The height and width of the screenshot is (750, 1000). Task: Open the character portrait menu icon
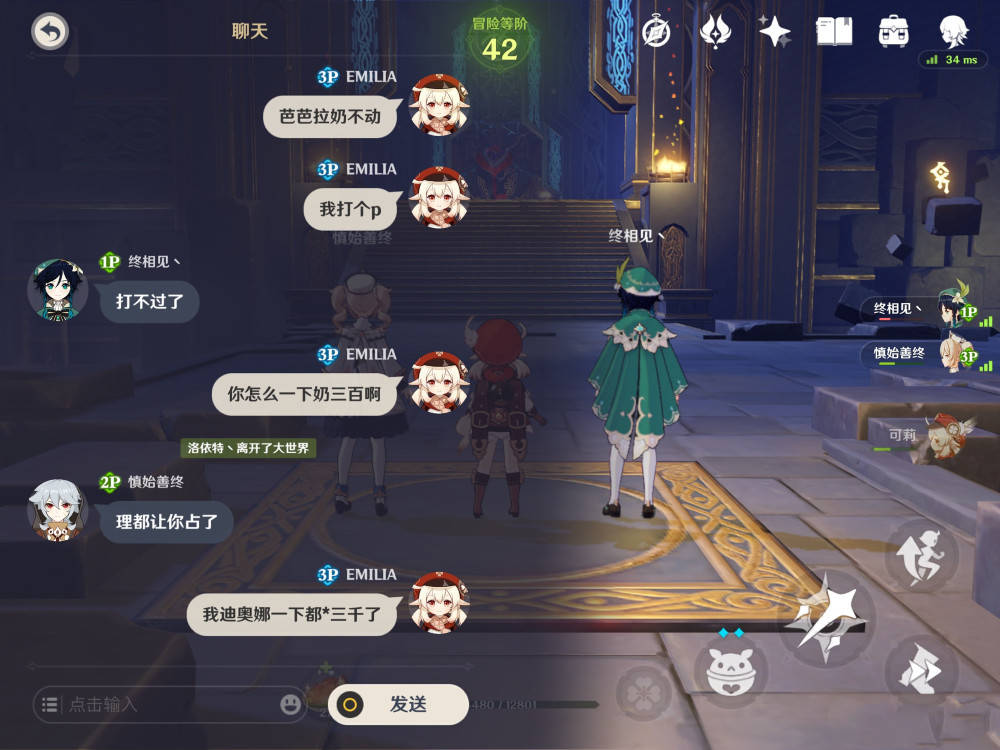953,30
